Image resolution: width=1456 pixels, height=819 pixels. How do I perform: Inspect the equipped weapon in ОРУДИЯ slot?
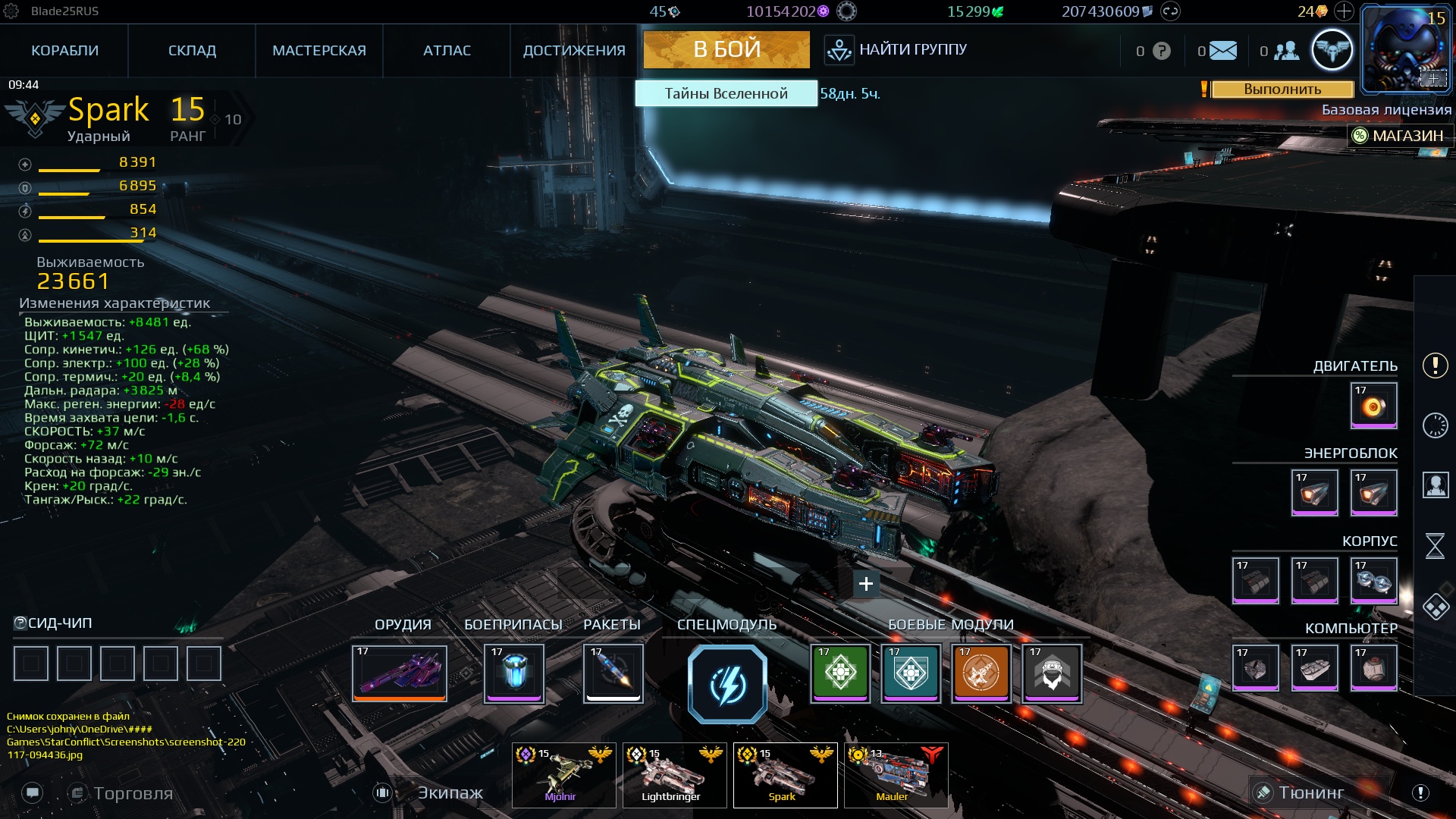[x=398, y=673]
